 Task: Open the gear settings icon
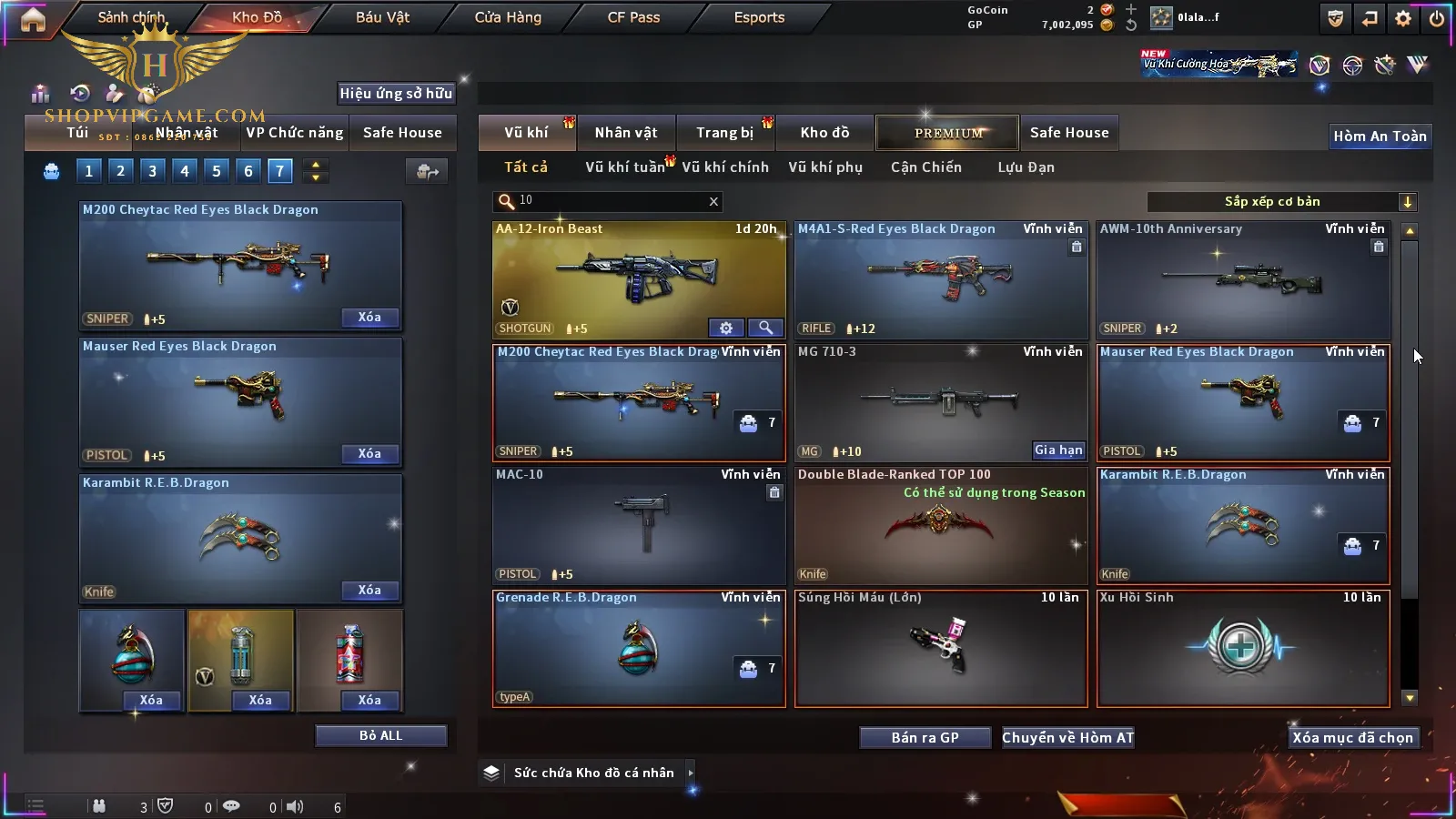[x=1403, y=18]
